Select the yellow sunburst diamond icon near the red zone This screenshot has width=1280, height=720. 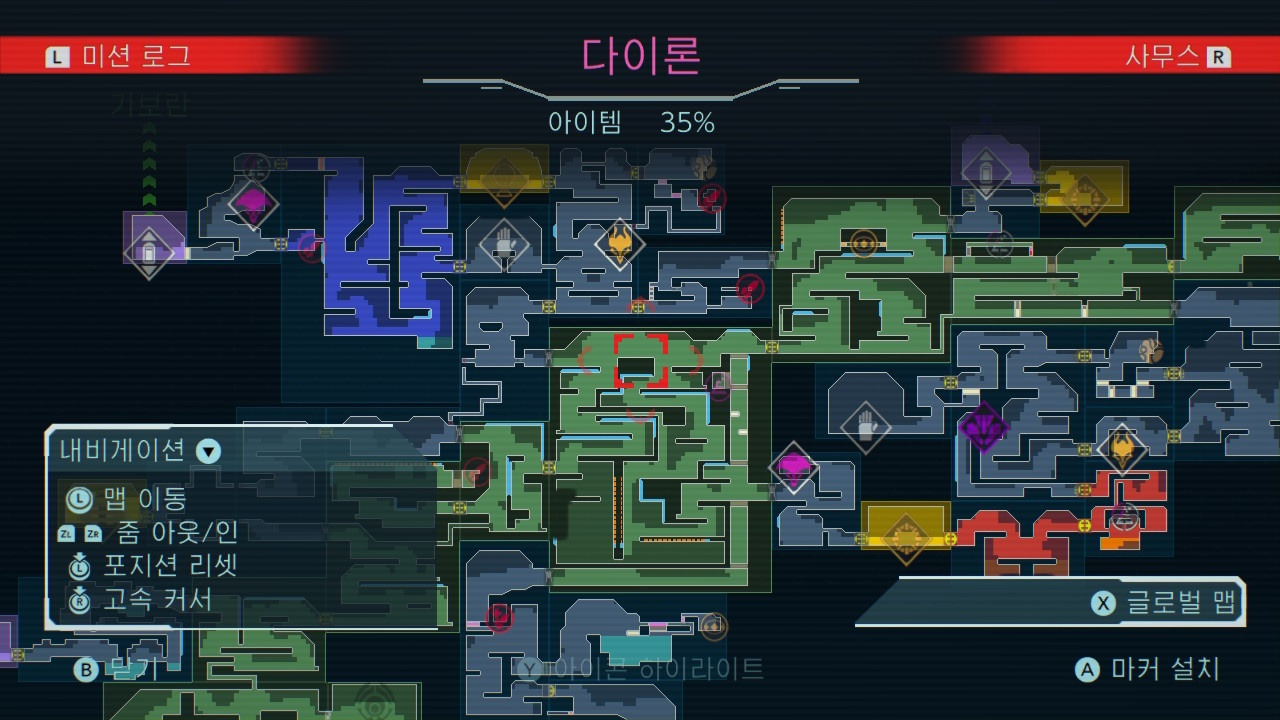907,540
